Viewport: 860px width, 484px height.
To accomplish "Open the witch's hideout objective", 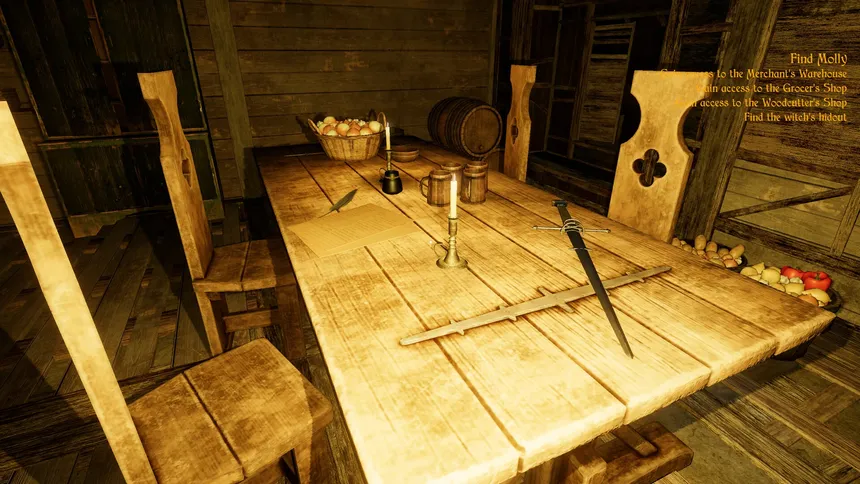I will 795,117.
